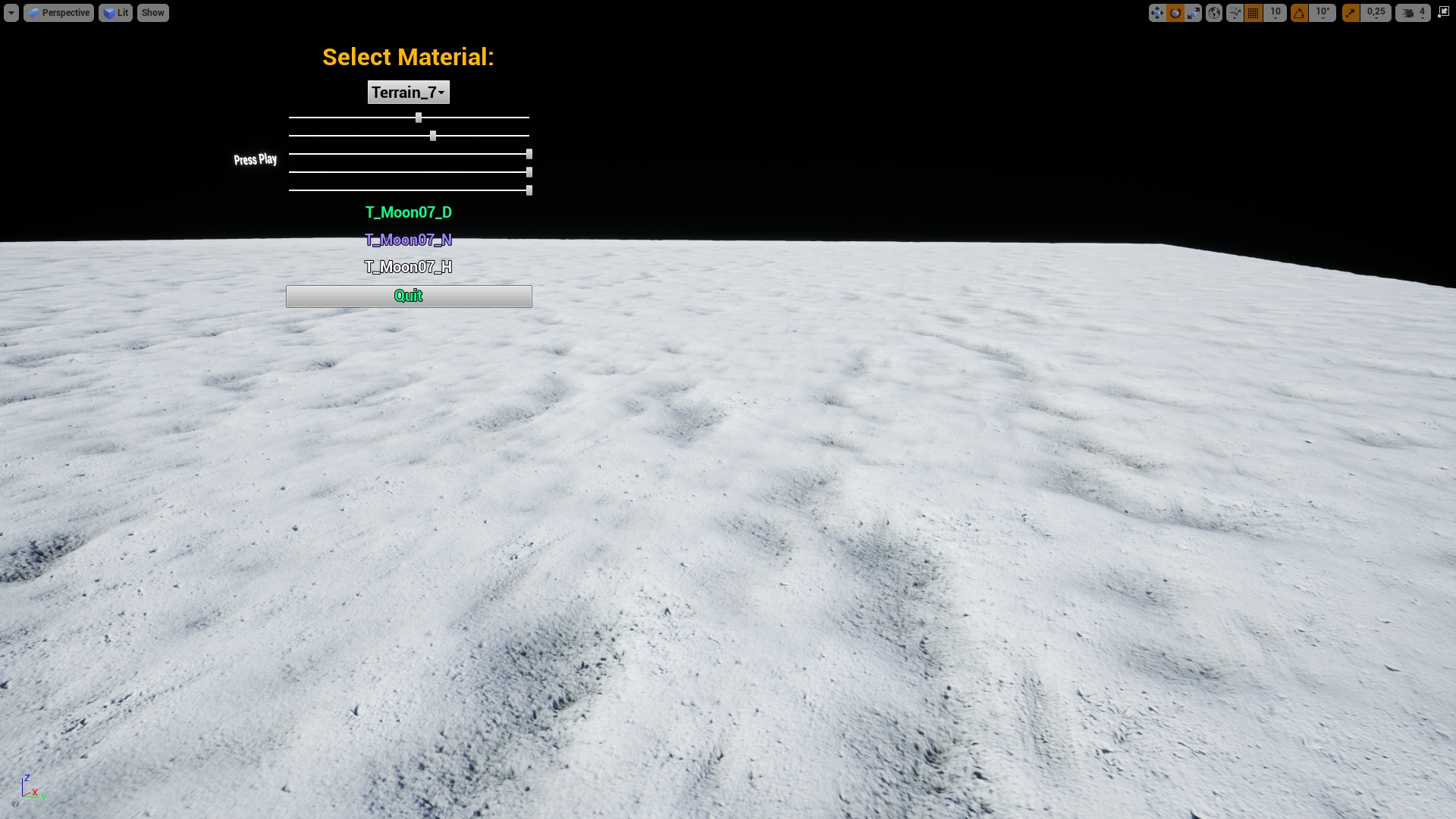Open the viewport options dropdown arrow

pos(11,12)
